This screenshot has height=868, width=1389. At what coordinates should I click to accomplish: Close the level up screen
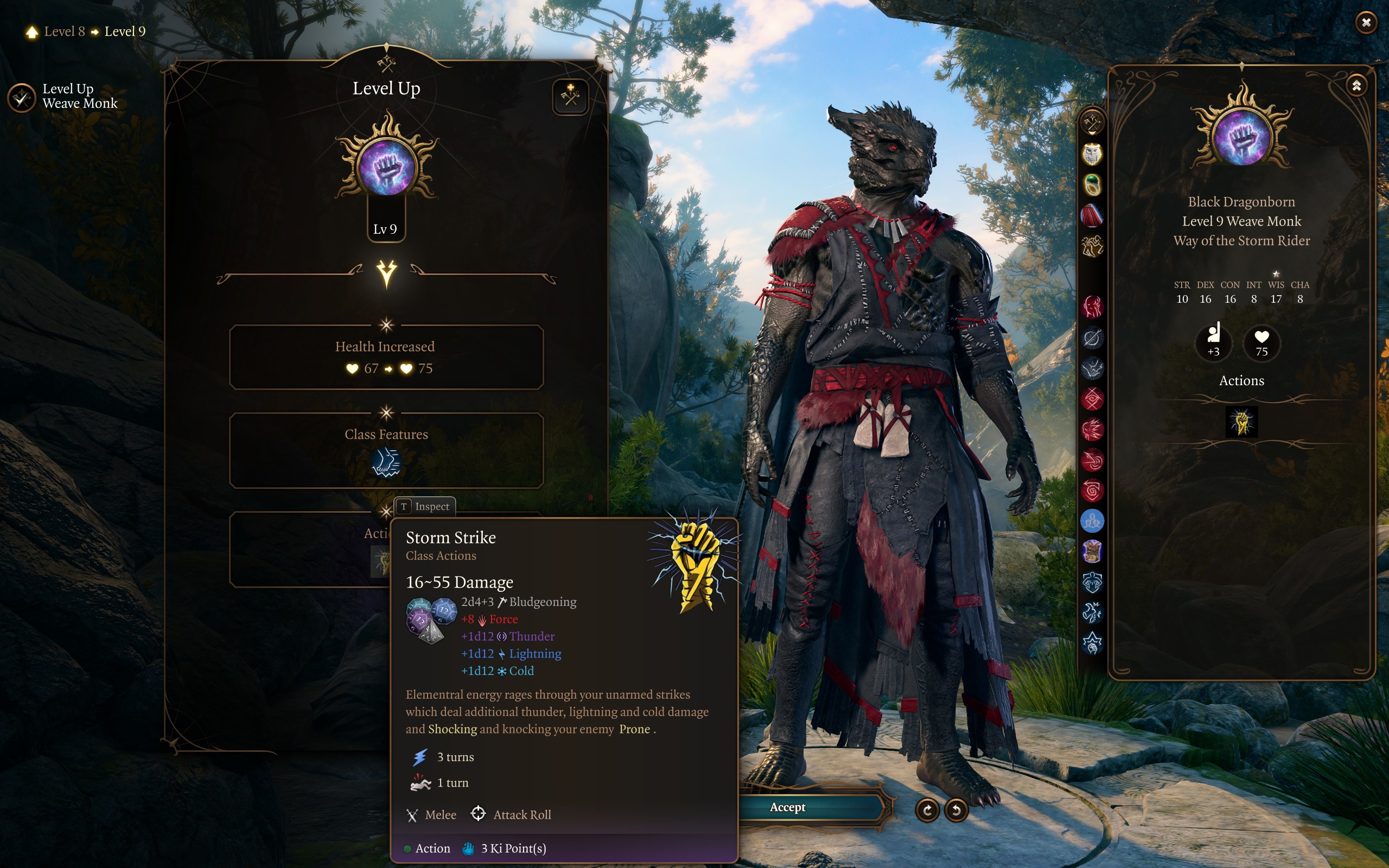point(1366,23)
